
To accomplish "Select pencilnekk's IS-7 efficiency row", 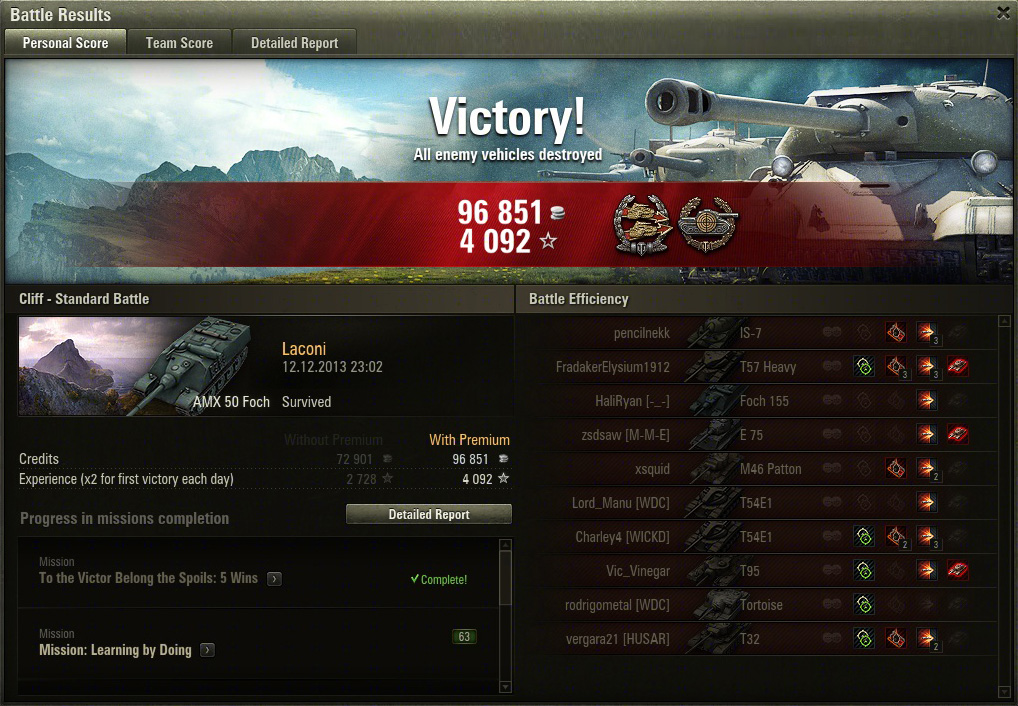I will 760,333.
